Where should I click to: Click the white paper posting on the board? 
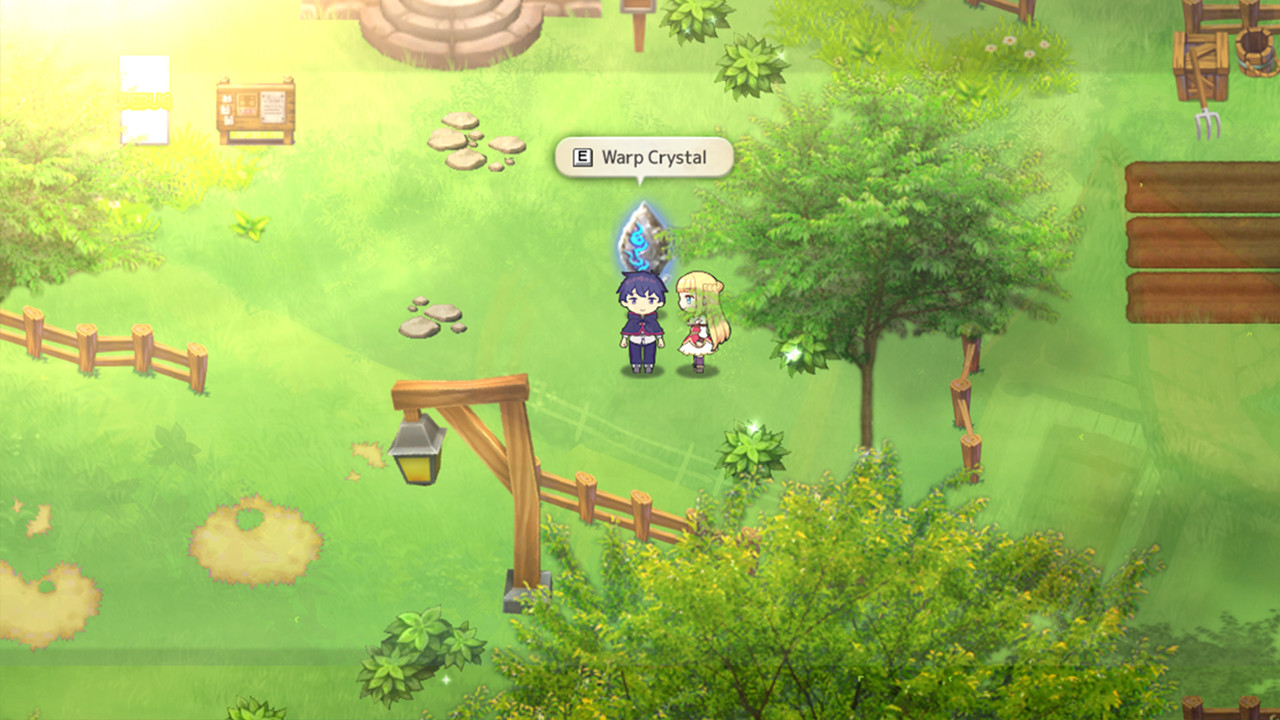(273, 107)
